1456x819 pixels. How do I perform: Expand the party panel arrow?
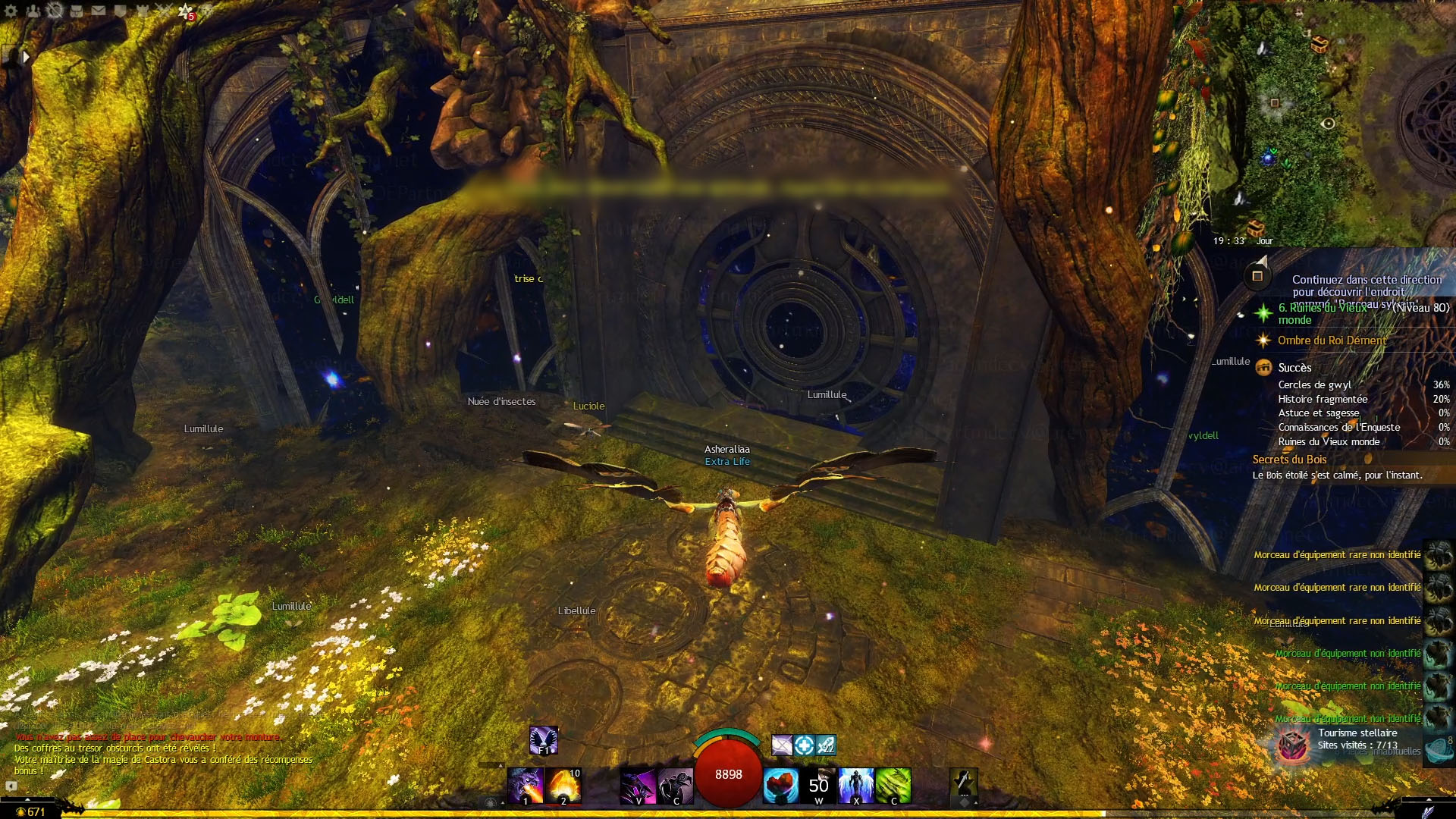tap(26, 56)
